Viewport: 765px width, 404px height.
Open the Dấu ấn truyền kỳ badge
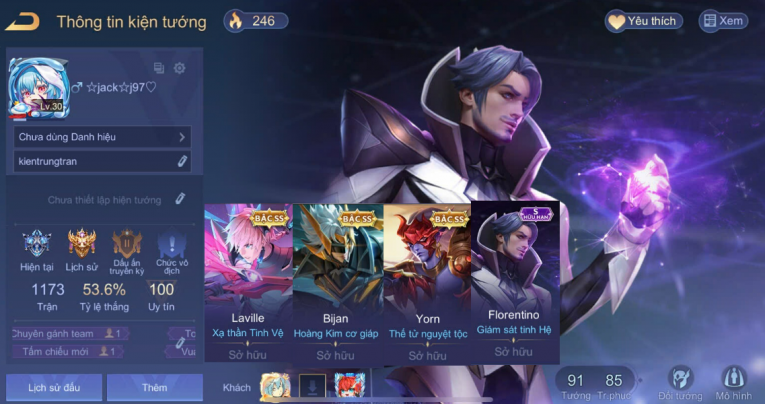coord(127,248)
